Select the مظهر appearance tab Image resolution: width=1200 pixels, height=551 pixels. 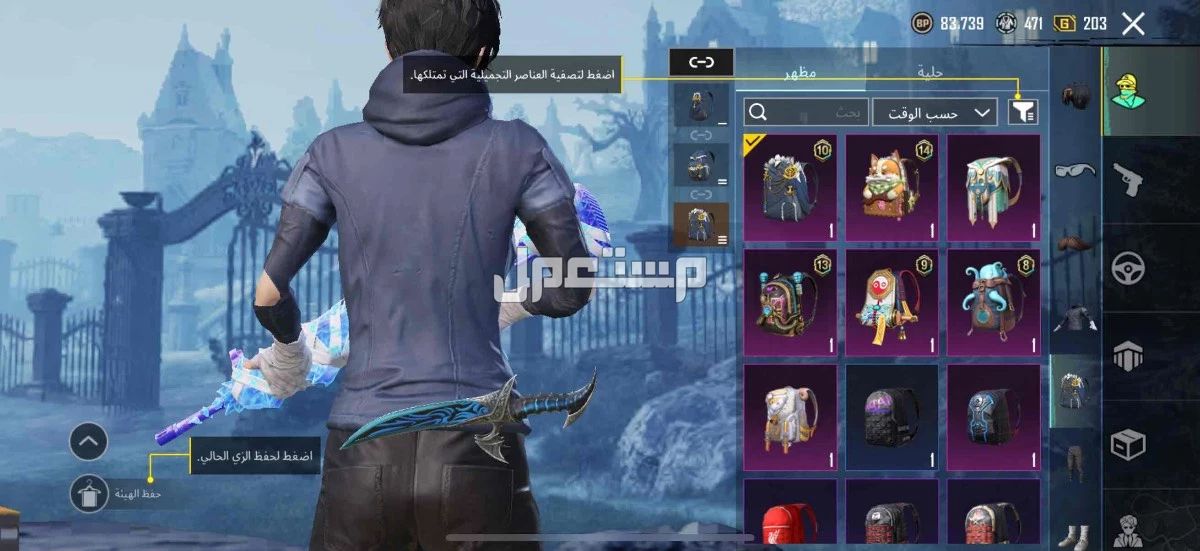[x=800, y=72]
